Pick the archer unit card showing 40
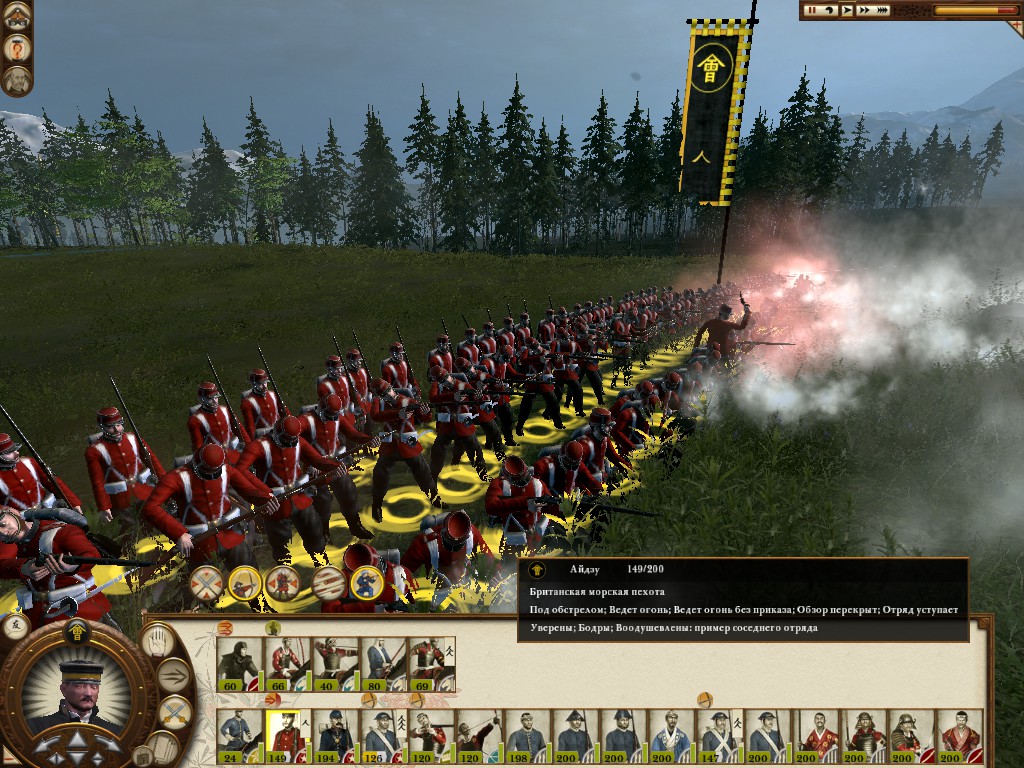The height and width of the screenshot is (768, 1024). tap(335, 662)
